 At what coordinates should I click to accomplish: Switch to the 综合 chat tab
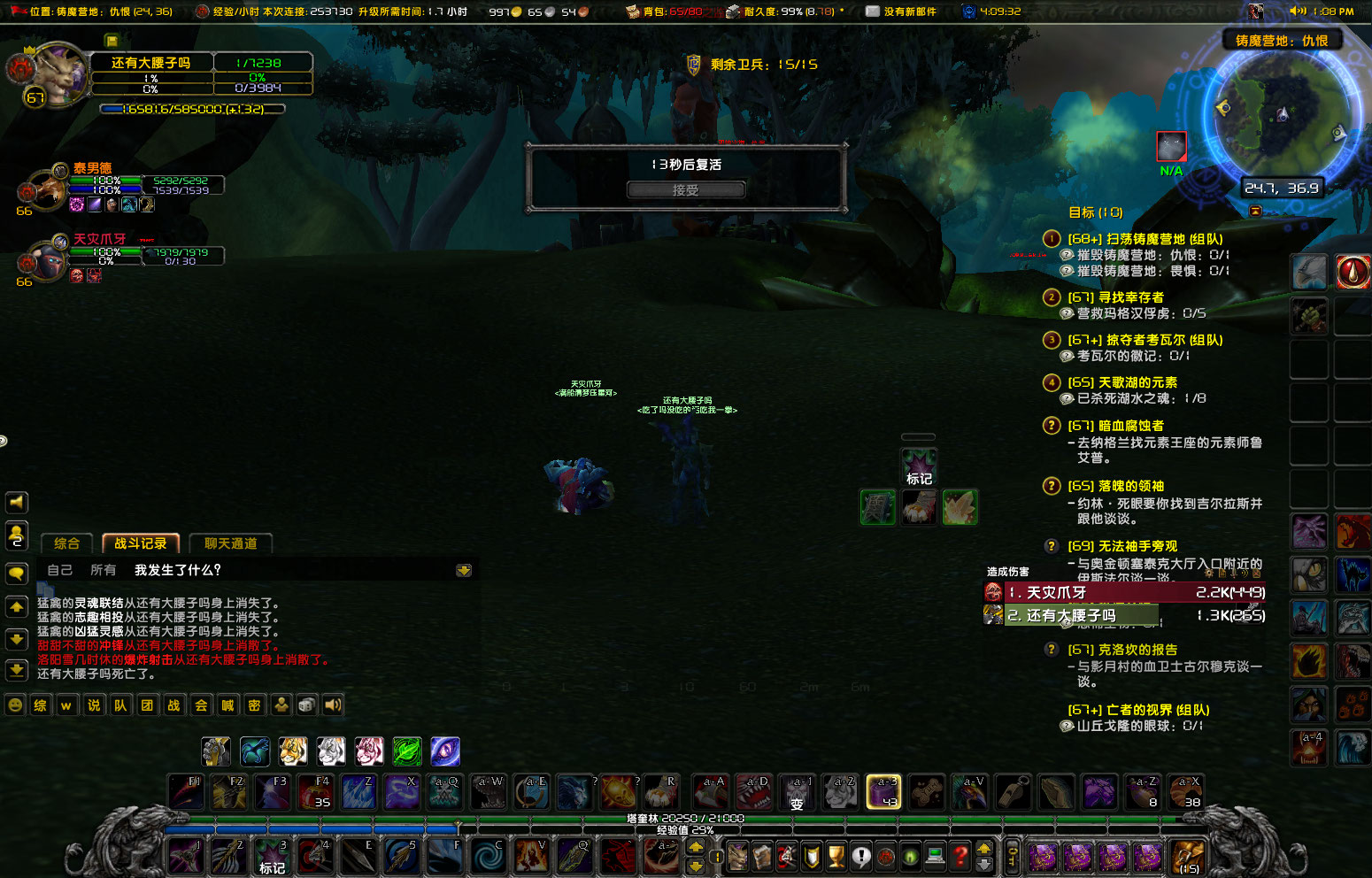pyautogui.click(x=66, y=543)
